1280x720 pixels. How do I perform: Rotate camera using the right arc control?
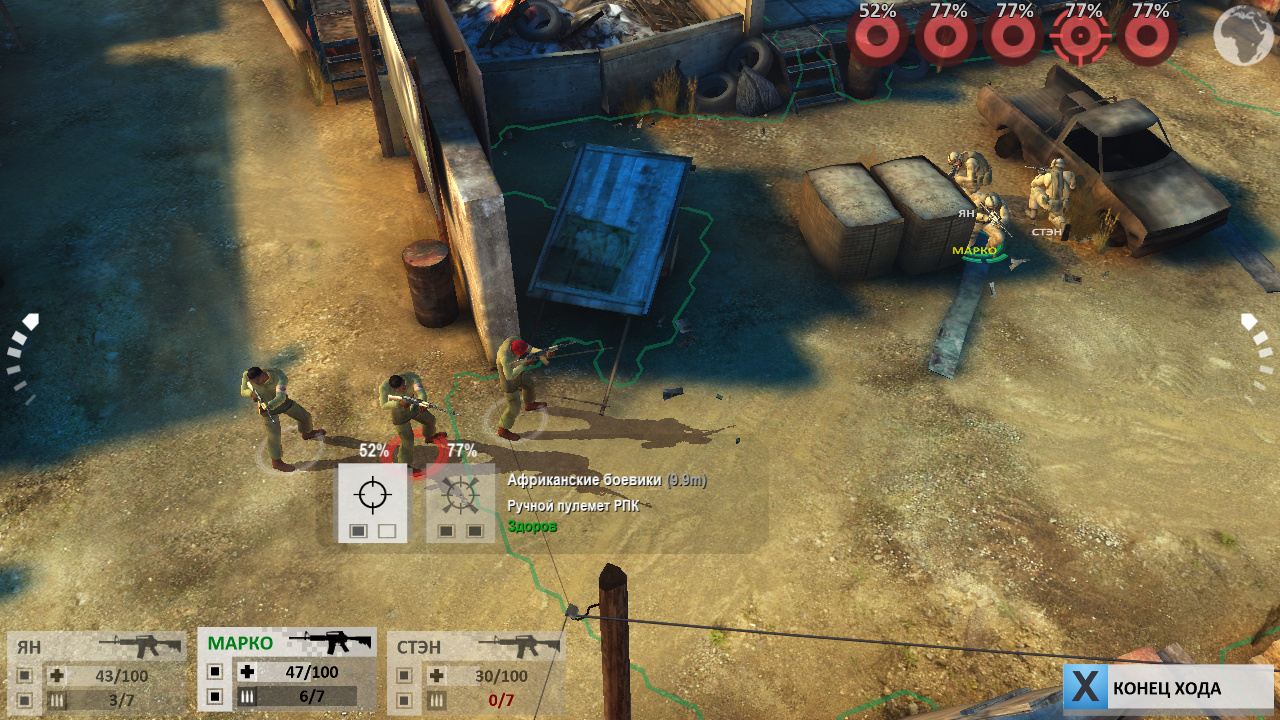tap(1258, 355)
